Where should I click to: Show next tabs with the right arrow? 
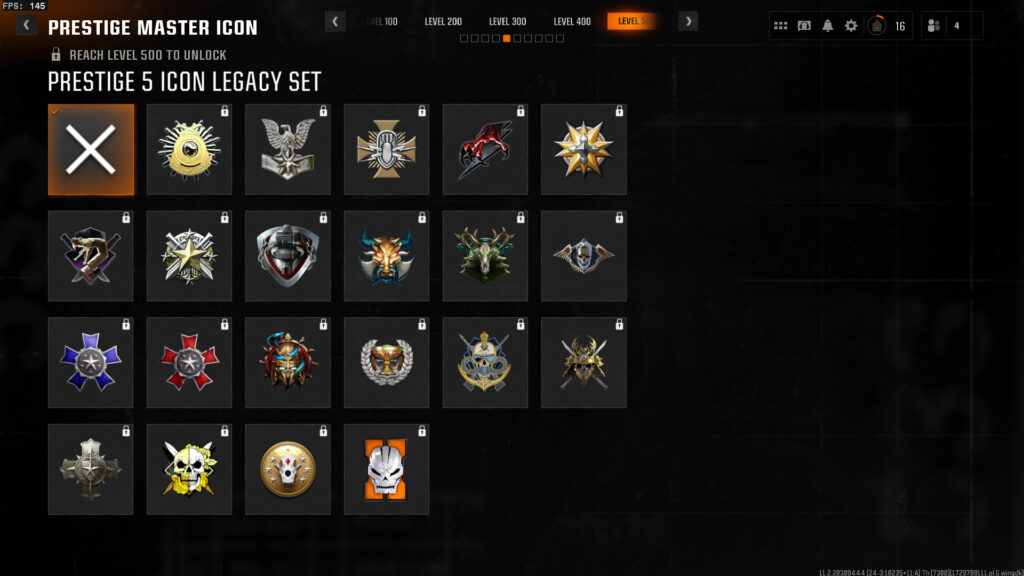pyautogui.click(x=688, y=21)
